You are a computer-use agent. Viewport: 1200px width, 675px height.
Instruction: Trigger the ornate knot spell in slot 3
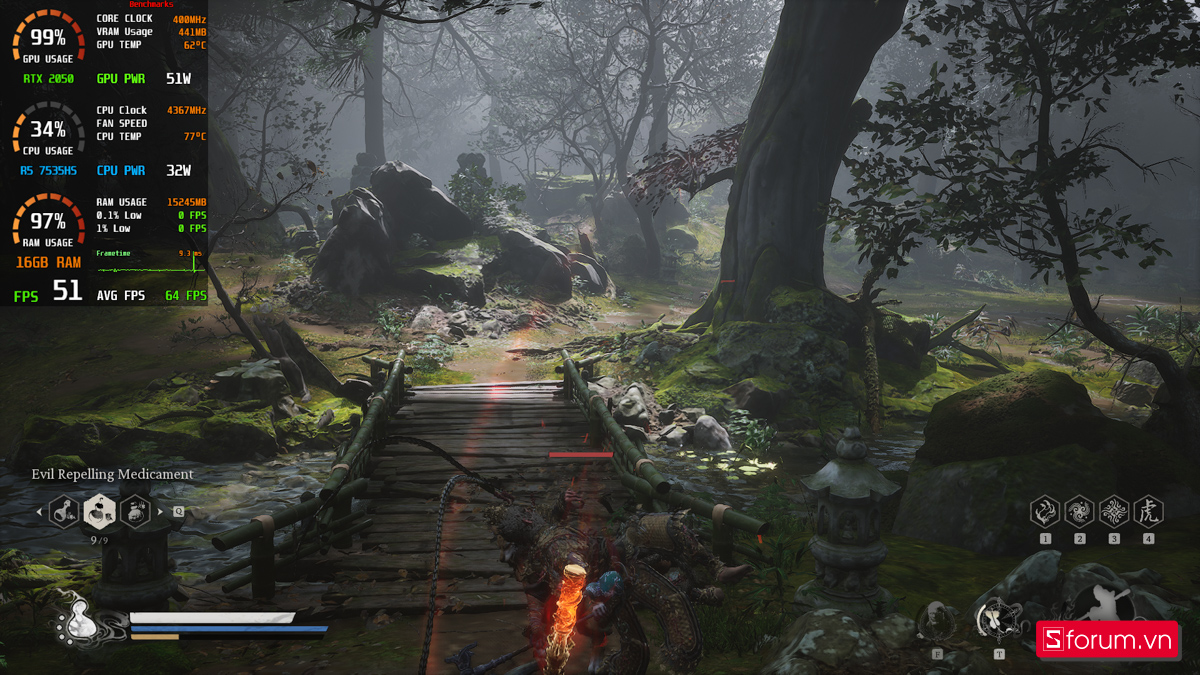click(1114, 512)
